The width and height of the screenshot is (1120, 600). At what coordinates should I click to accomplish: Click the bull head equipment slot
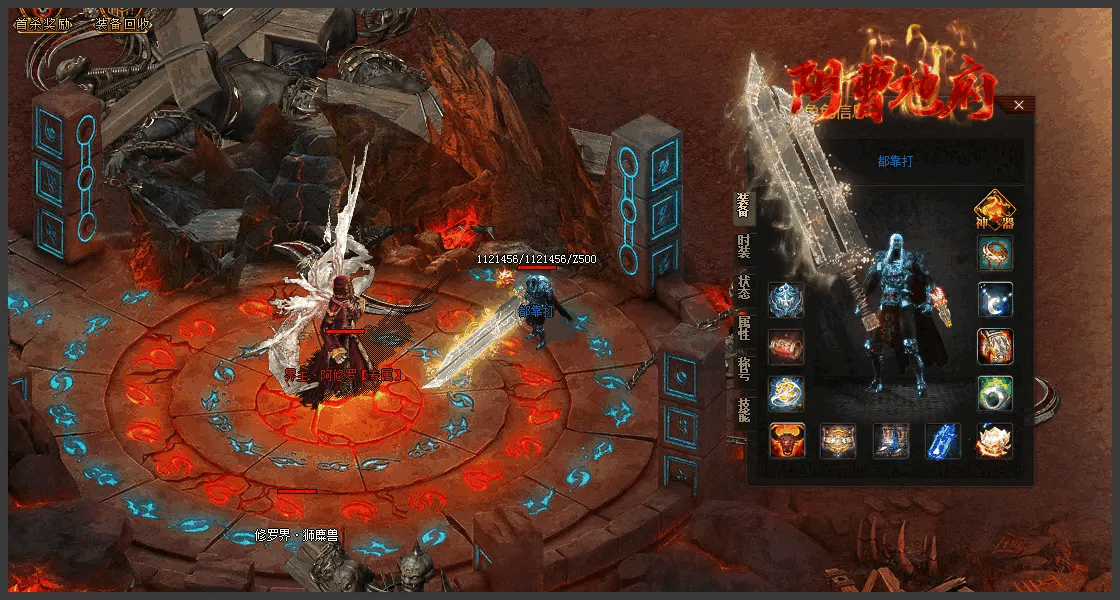click(x=786, y=441)
